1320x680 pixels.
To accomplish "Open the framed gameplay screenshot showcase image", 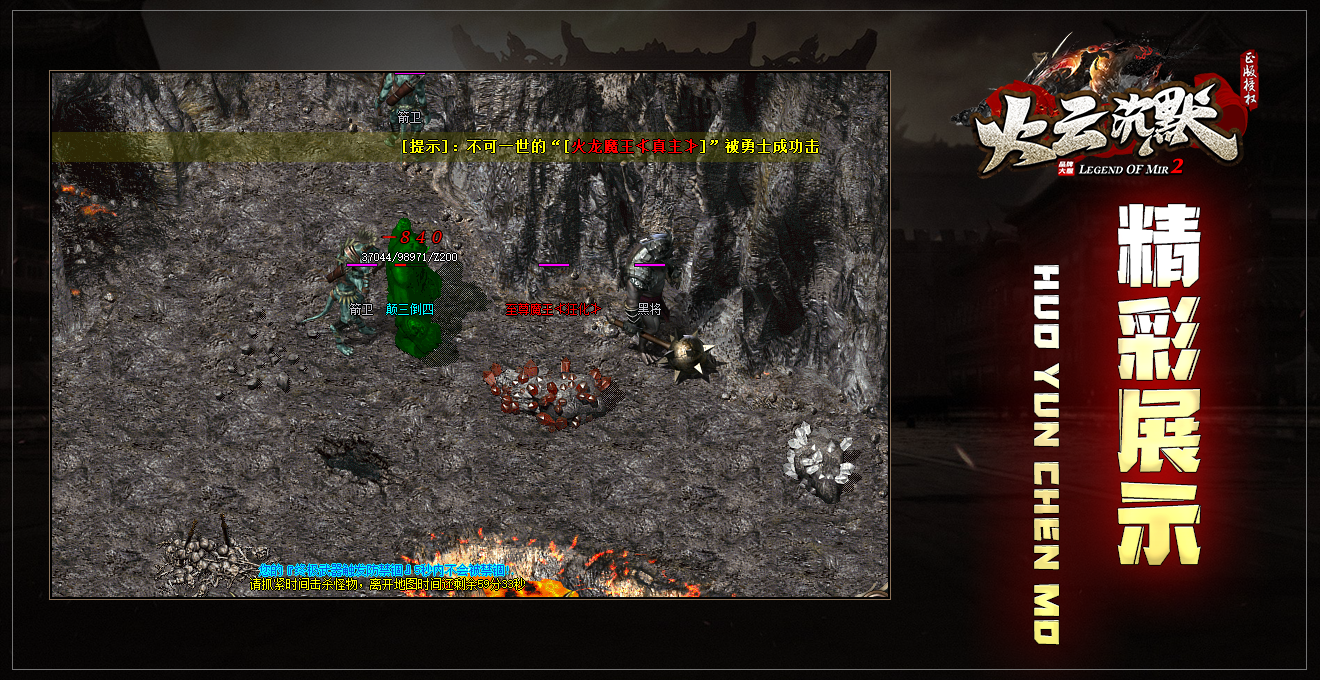I will point(470,335).
